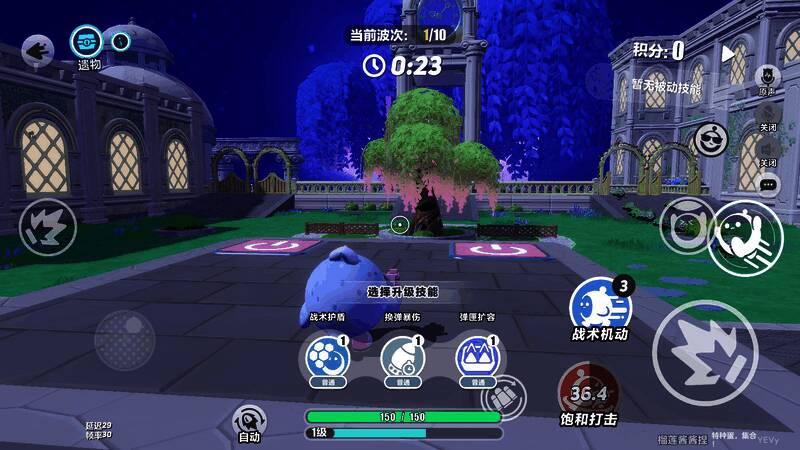Open the 遗物 relics chest icon

[86, 42]
